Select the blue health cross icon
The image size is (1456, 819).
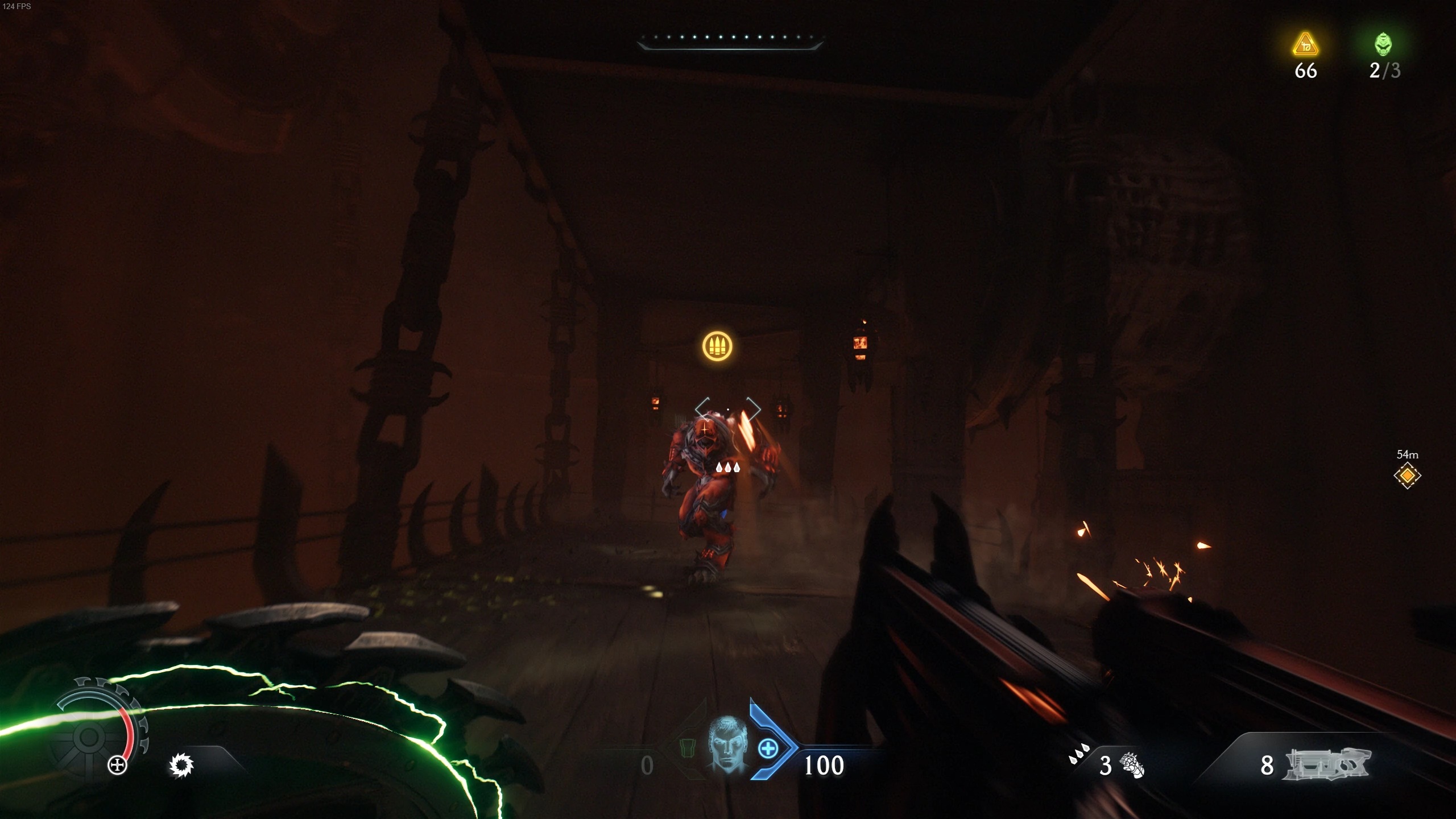click(768, 748)
